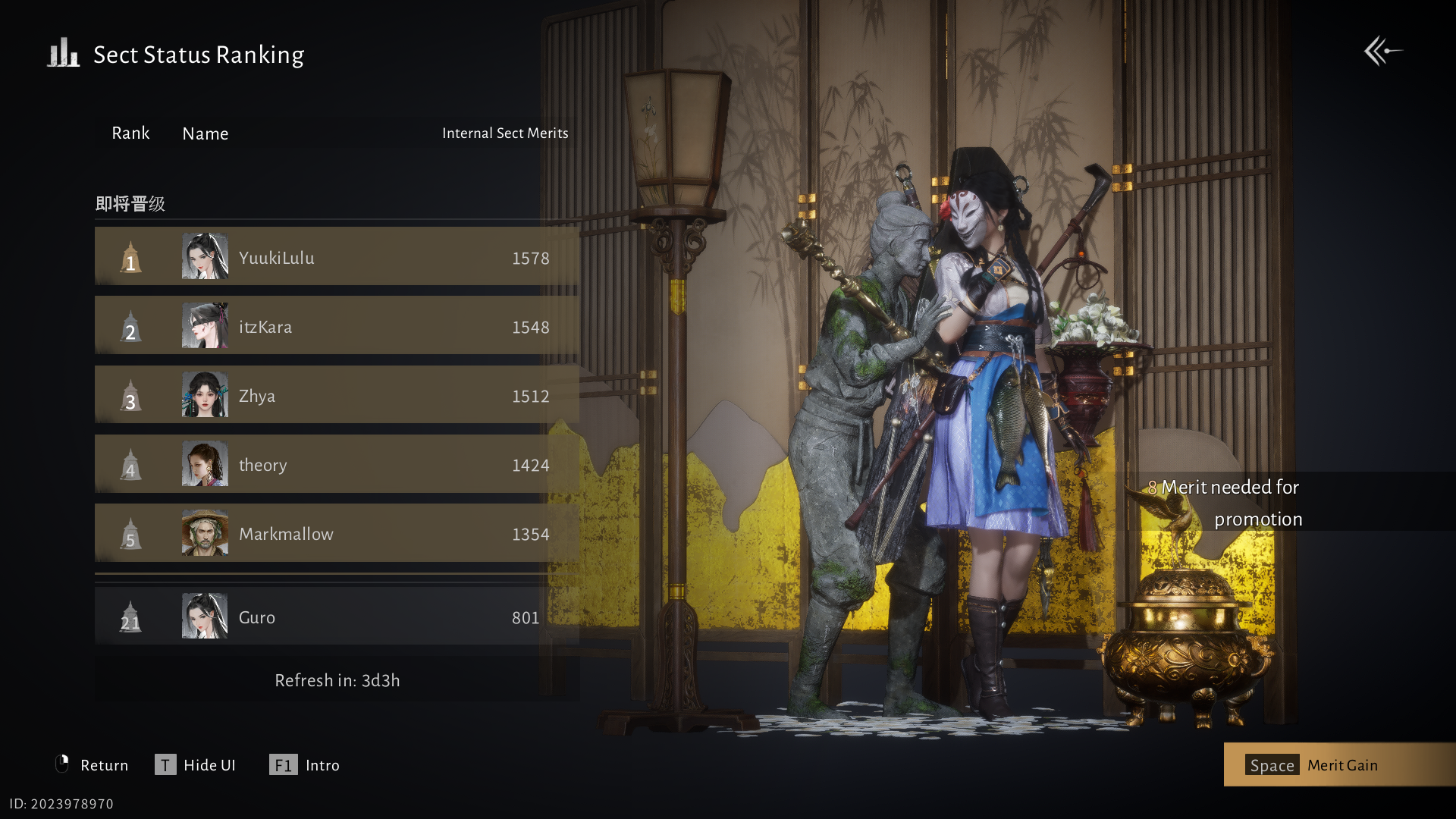This screenshot has width=1456, height=819.
Task: Click Markmallow's straw-hat portrait
Action: click(x=205, y=533)
